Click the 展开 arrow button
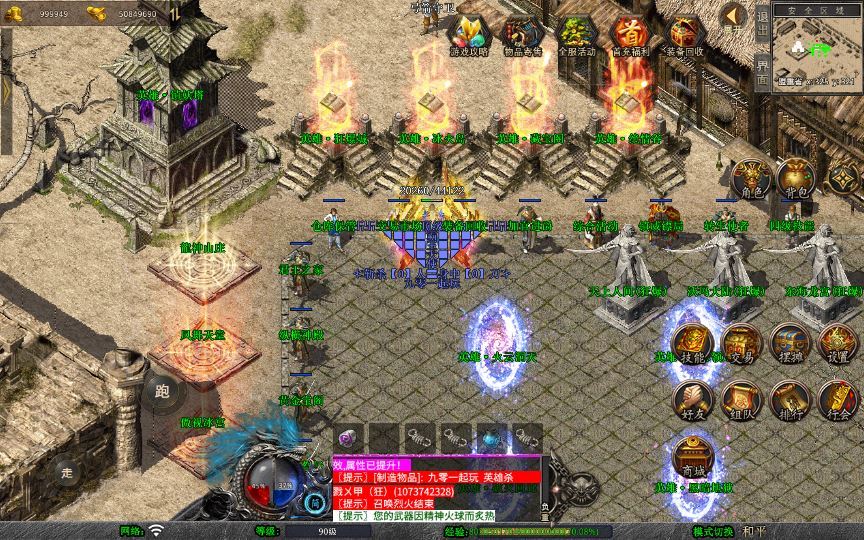 click(x=733, y=16)
